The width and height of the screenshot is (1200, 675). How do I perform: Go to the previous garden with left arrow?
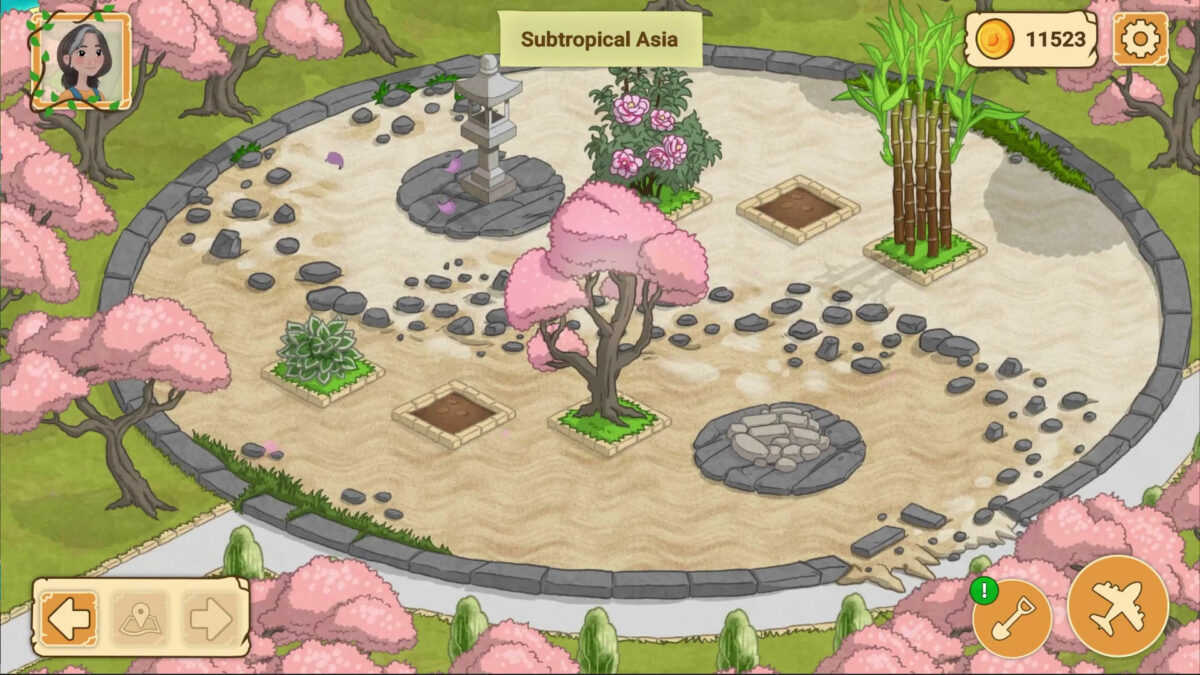(69, 619)
